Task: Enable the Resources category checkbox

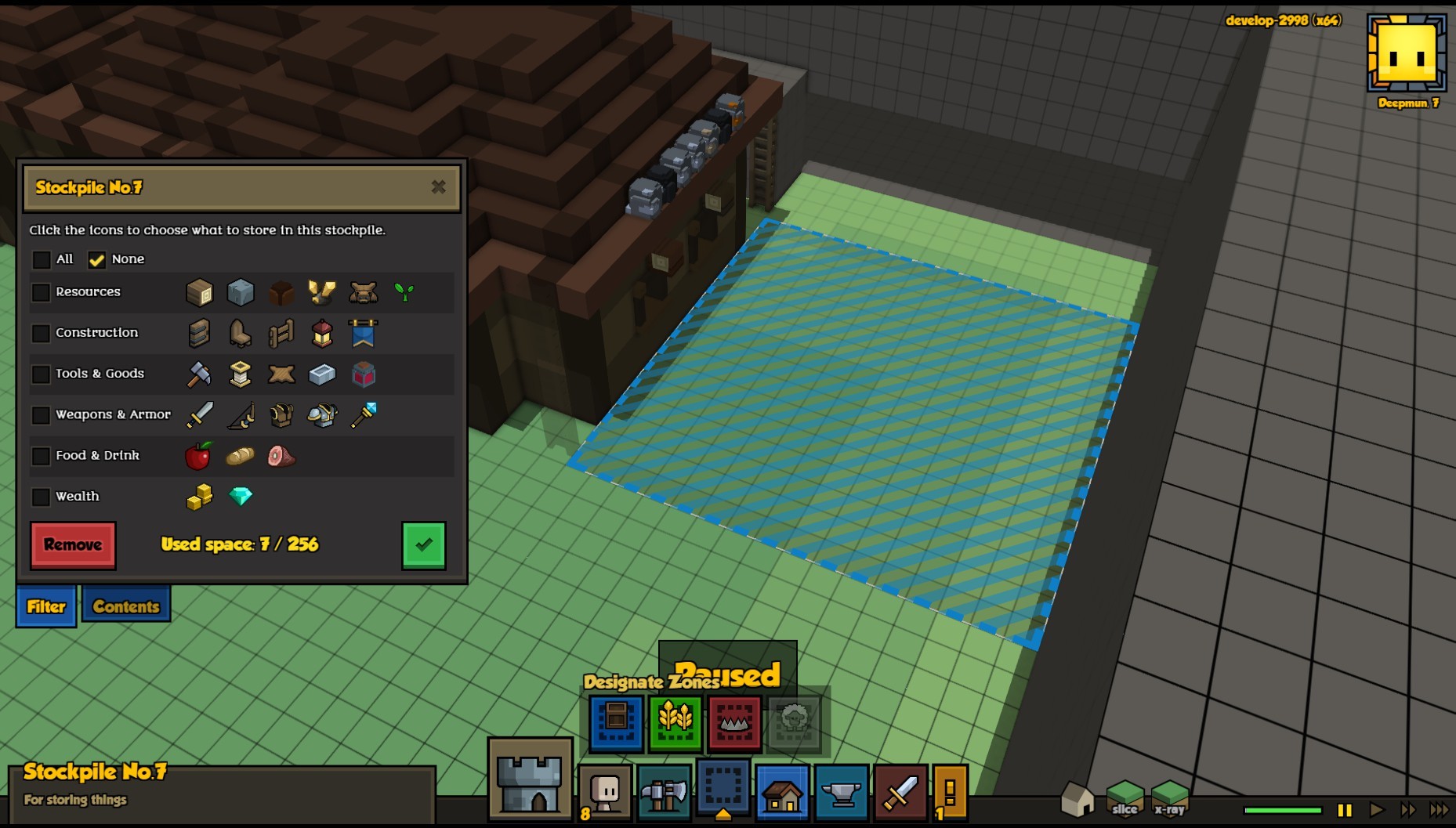Action: click(x=41, y=292)
